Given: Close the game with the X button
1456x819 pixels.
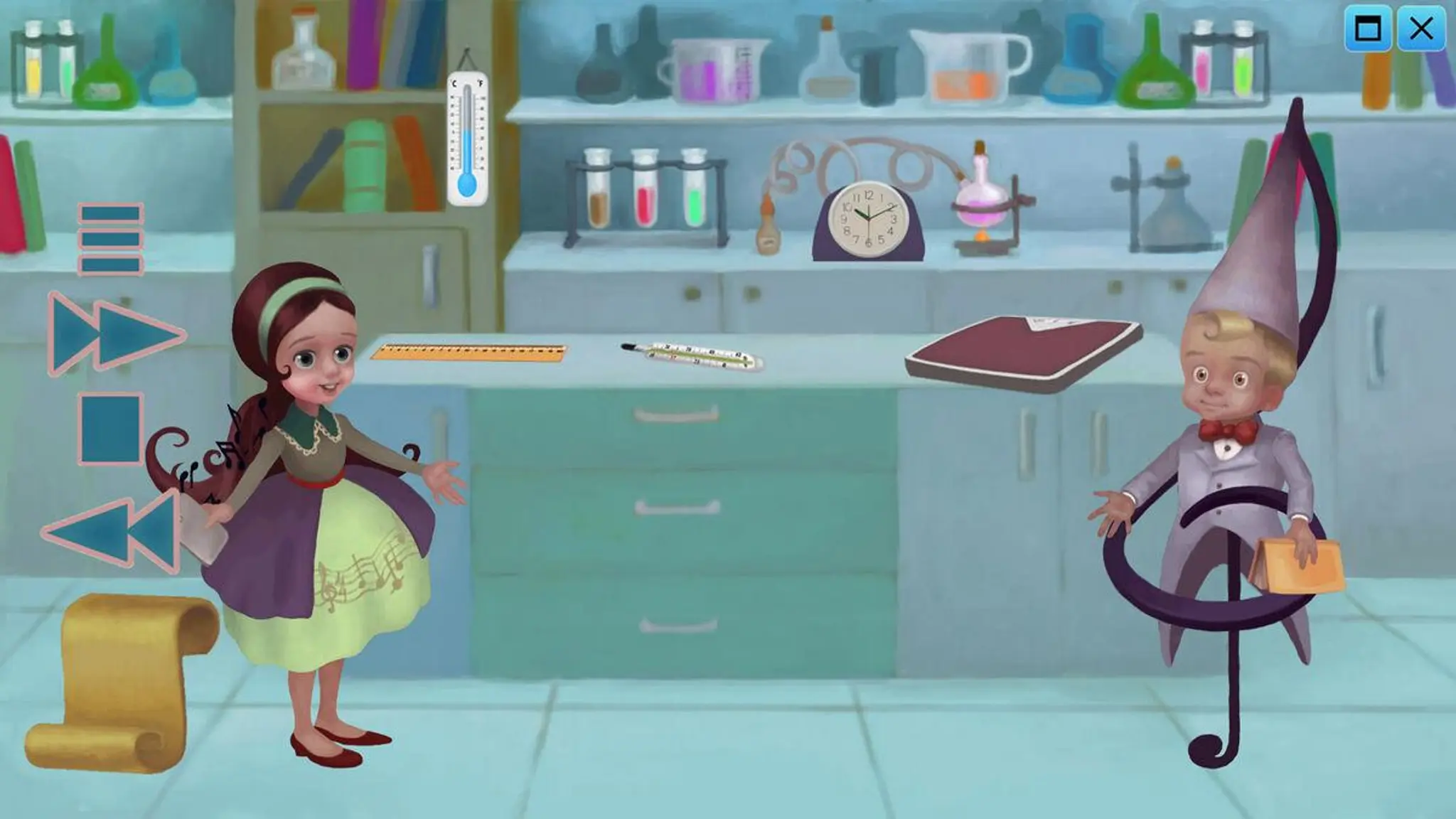Looking at the screenshot, I should pyautogui.click(x=1421, y=29).
